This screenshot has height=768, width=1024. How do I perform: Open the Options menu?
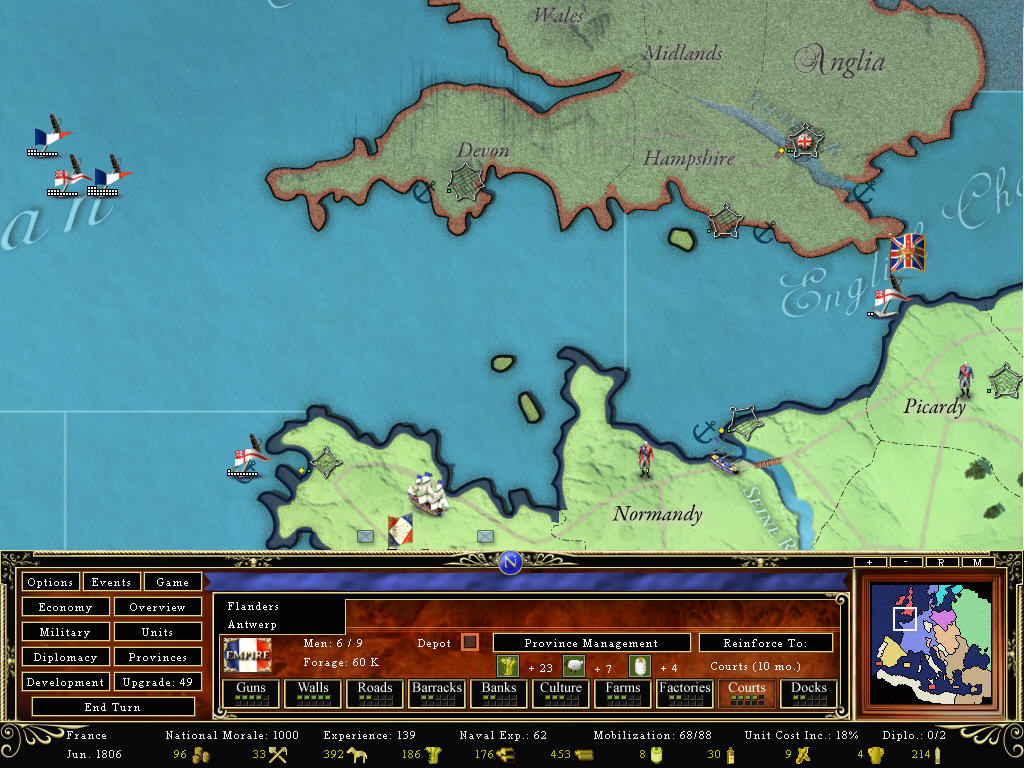[50, 582]
